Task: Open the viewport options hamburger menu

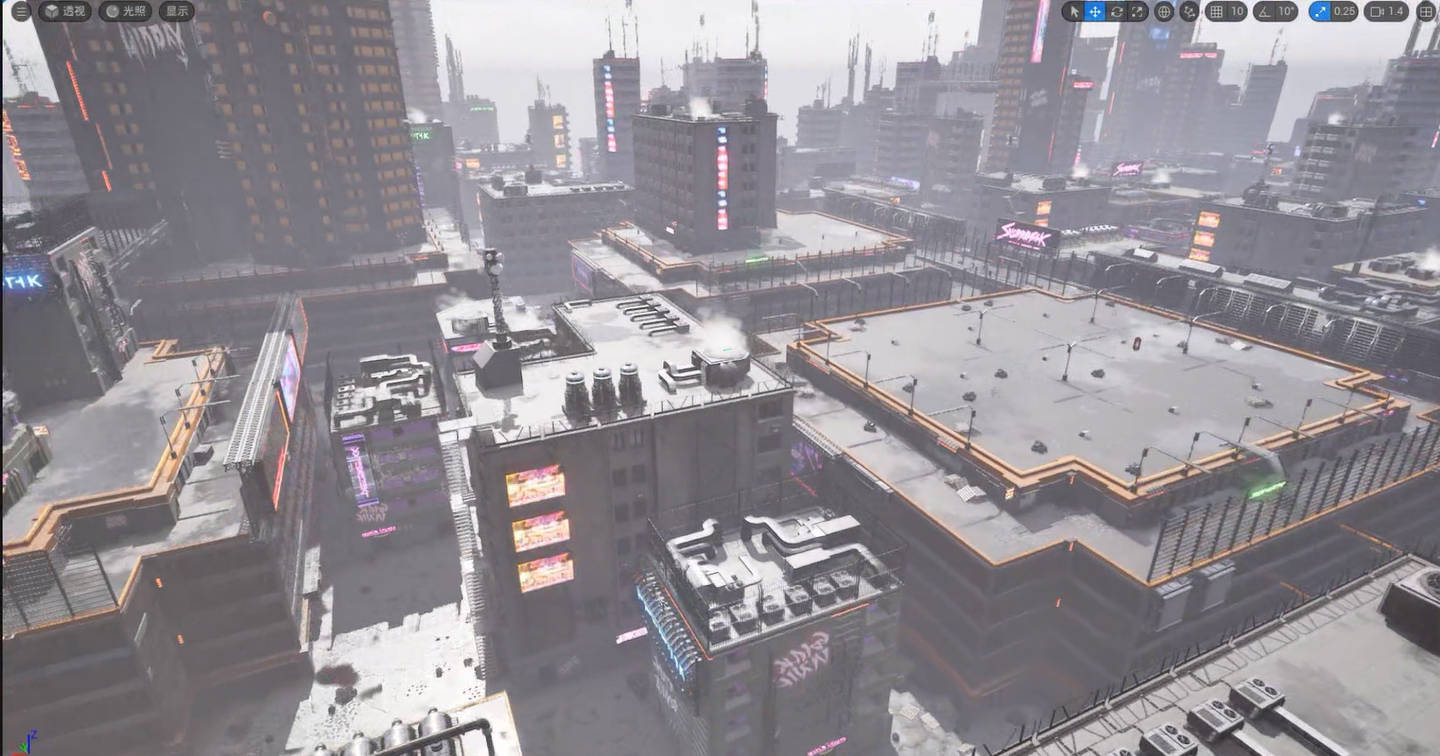Action: (x=21, y=12)
